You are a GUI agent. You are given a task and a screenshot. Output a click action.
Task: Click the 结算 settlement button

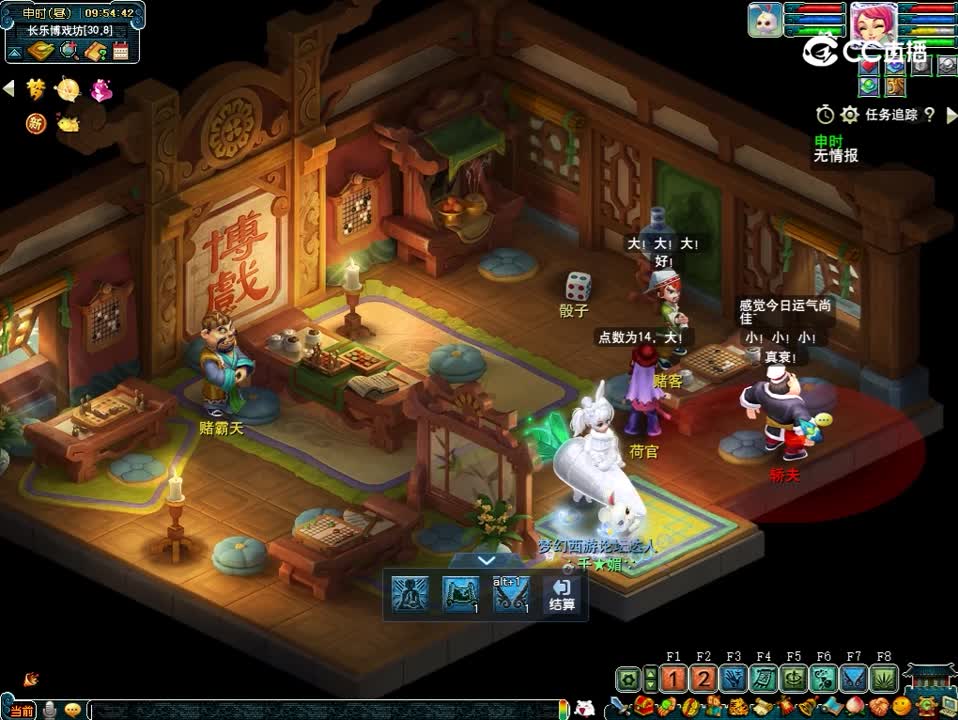pos(561,594)
